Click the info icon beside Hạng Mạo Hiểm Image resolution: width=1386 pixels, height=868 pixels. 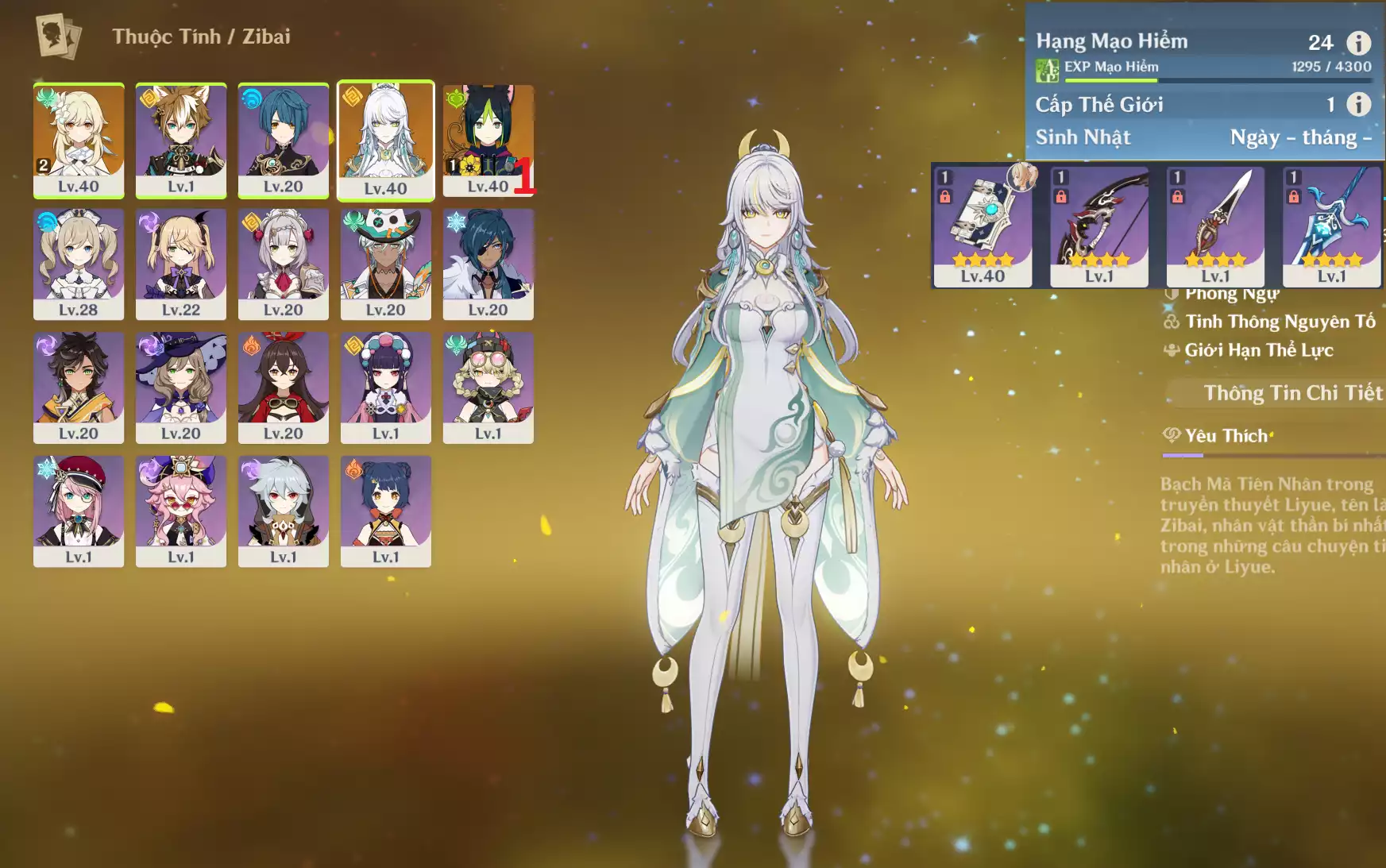(x=1358, y=43)
